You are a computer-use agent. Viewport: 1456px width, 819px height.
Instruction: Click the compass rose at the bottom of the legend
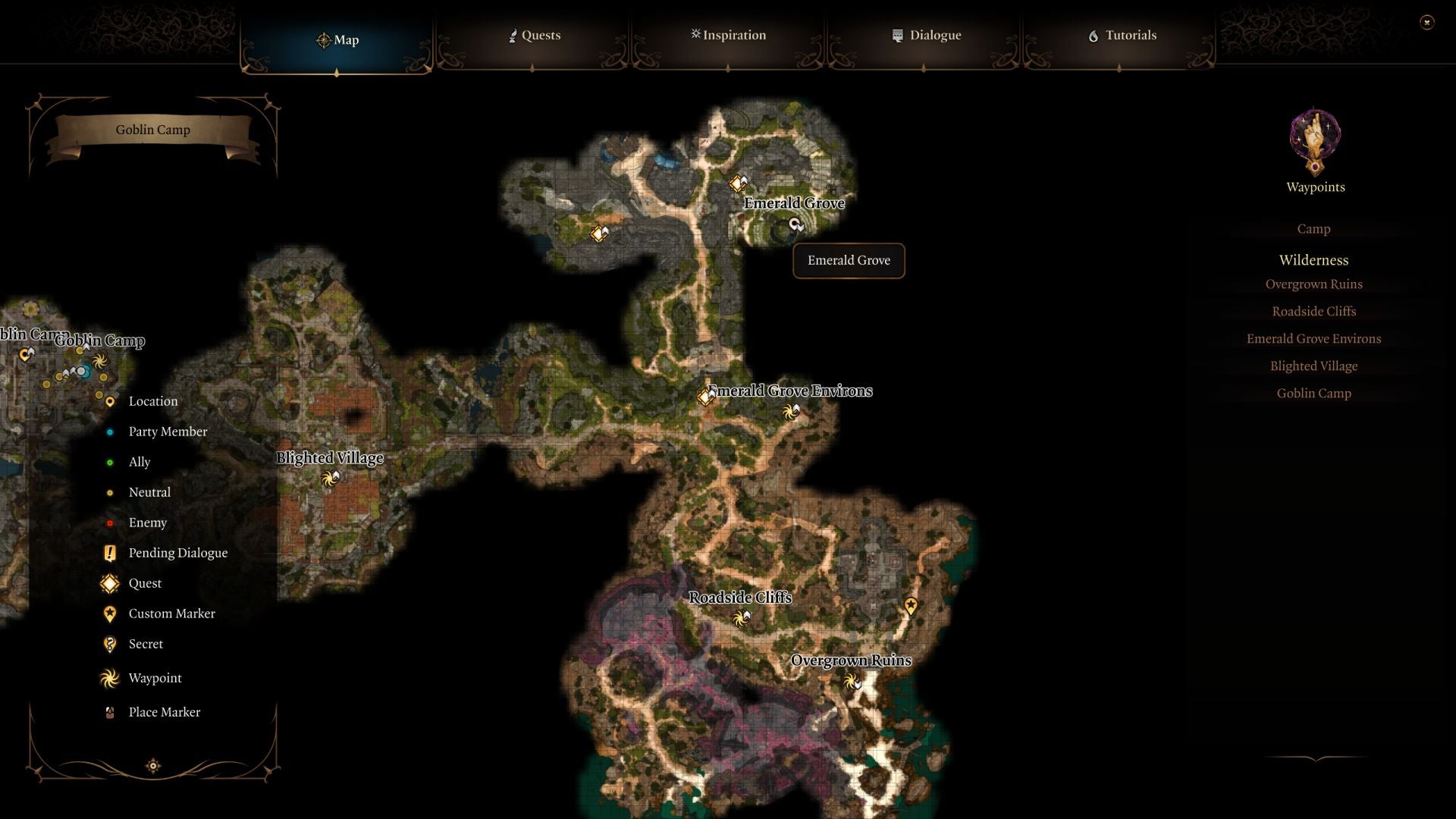pyautogui.click(x=152, y=766)
